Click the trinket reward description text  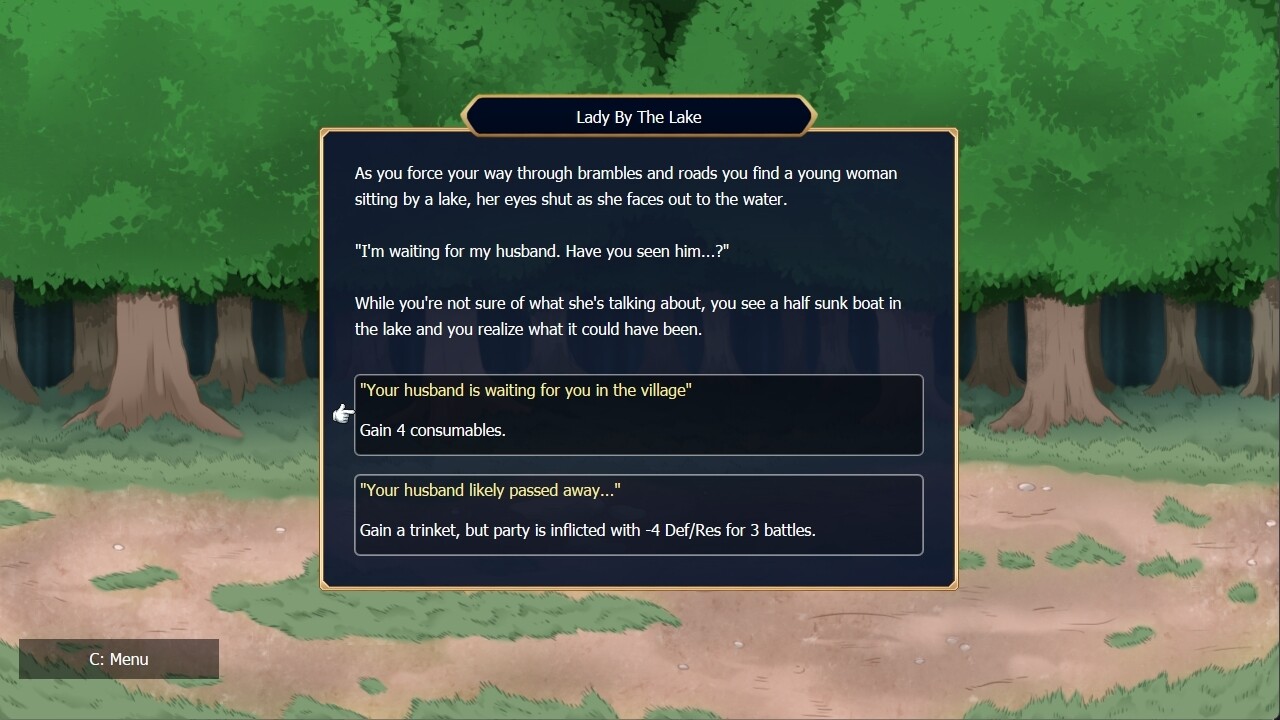click(588, 530)
